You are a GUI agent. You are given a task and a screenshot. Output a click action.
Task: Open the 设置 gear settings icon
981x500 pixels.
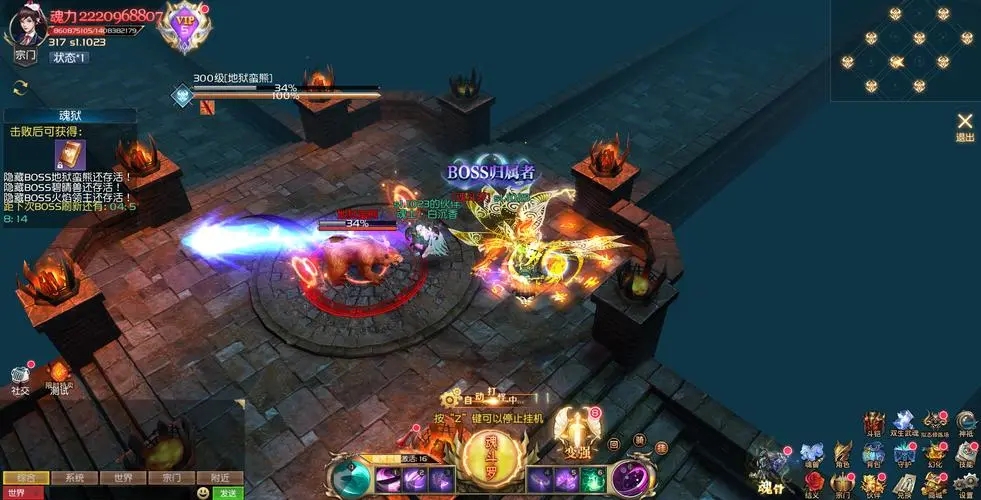[x=965, y=485]
